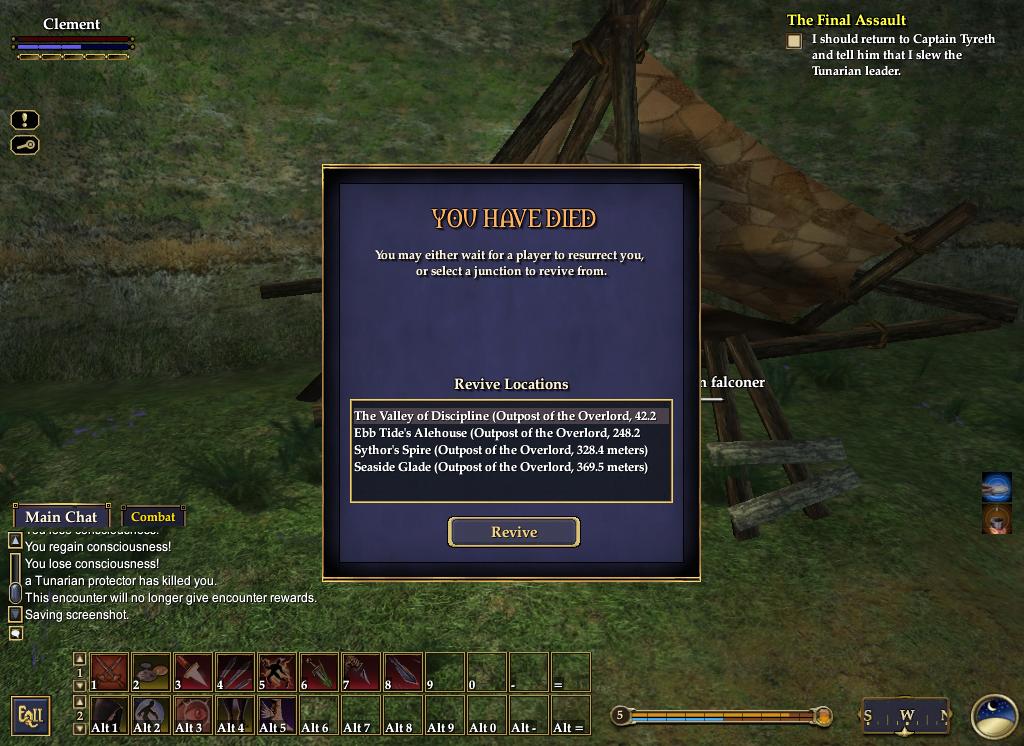Activate the running figure ability in slot 5
This screenshot has height=746, width=1024.
(x=277, y=672)
